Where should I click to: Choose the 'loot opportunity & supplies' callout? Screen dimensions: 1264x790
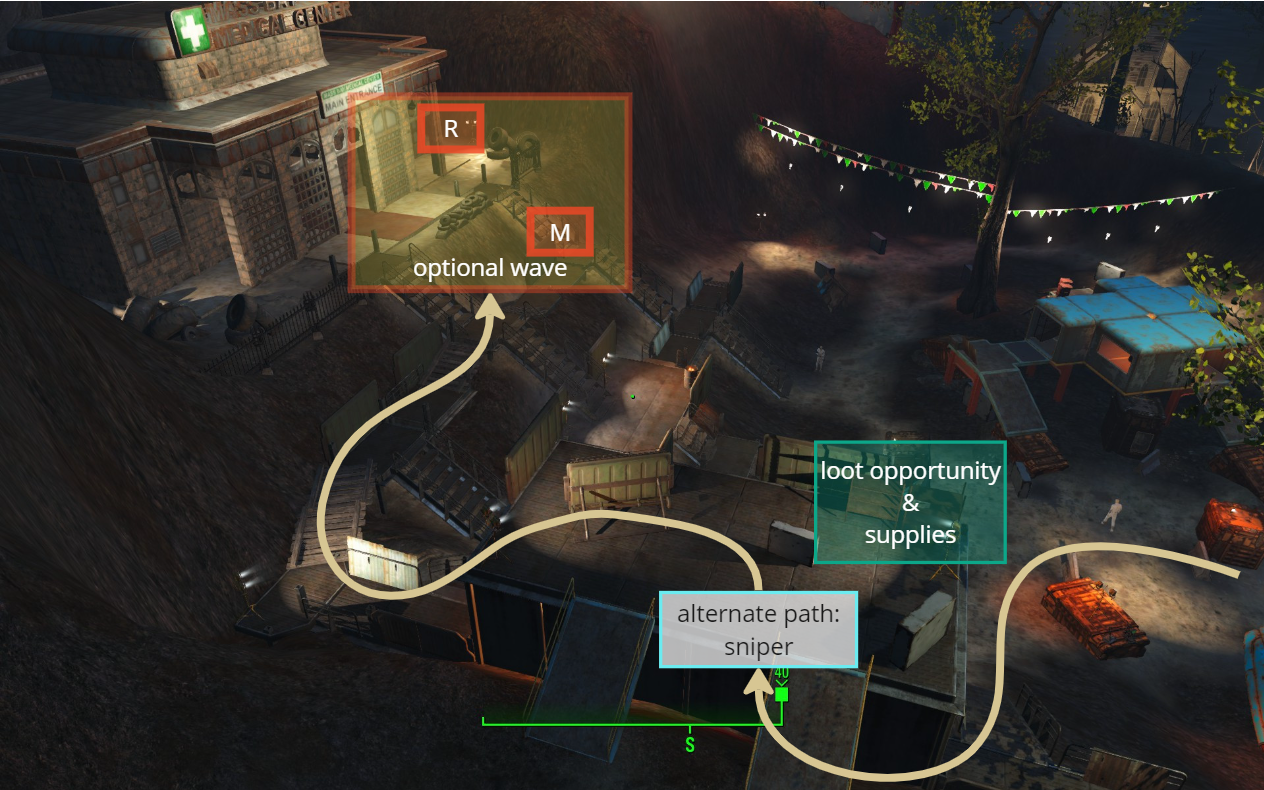click(x=910, y=502)
